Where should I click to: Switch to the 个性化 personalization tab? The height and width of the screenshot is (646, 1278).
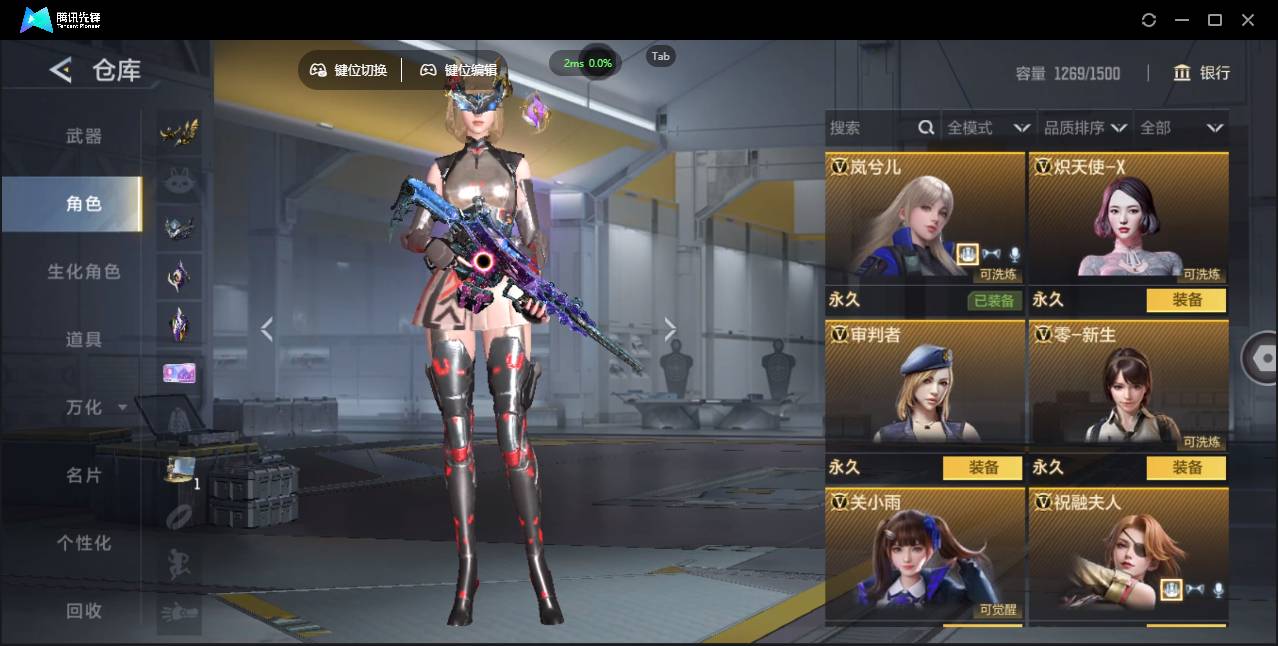click(x=84, y=543)
